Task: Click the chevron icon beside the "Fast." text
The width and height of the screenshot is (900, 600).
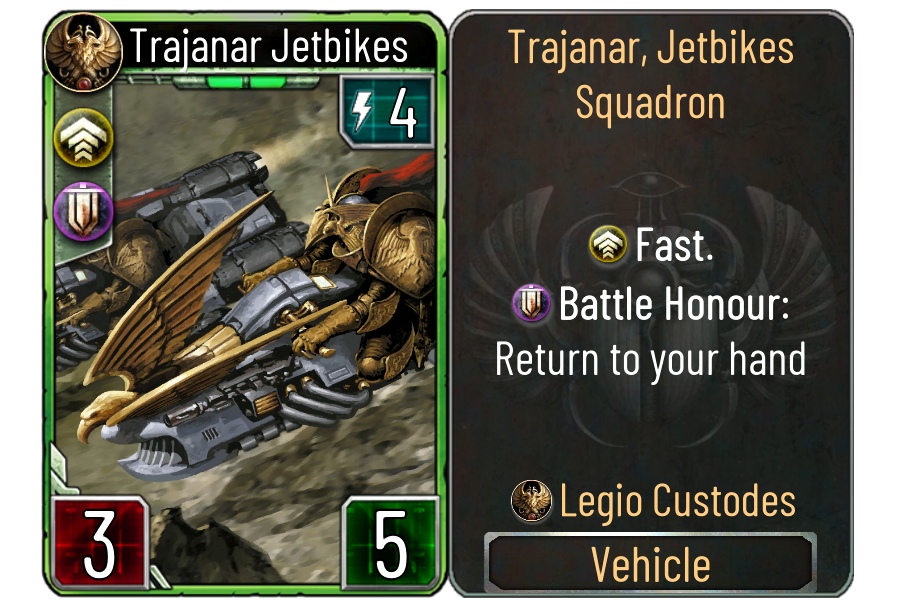Action: [610, 246]
